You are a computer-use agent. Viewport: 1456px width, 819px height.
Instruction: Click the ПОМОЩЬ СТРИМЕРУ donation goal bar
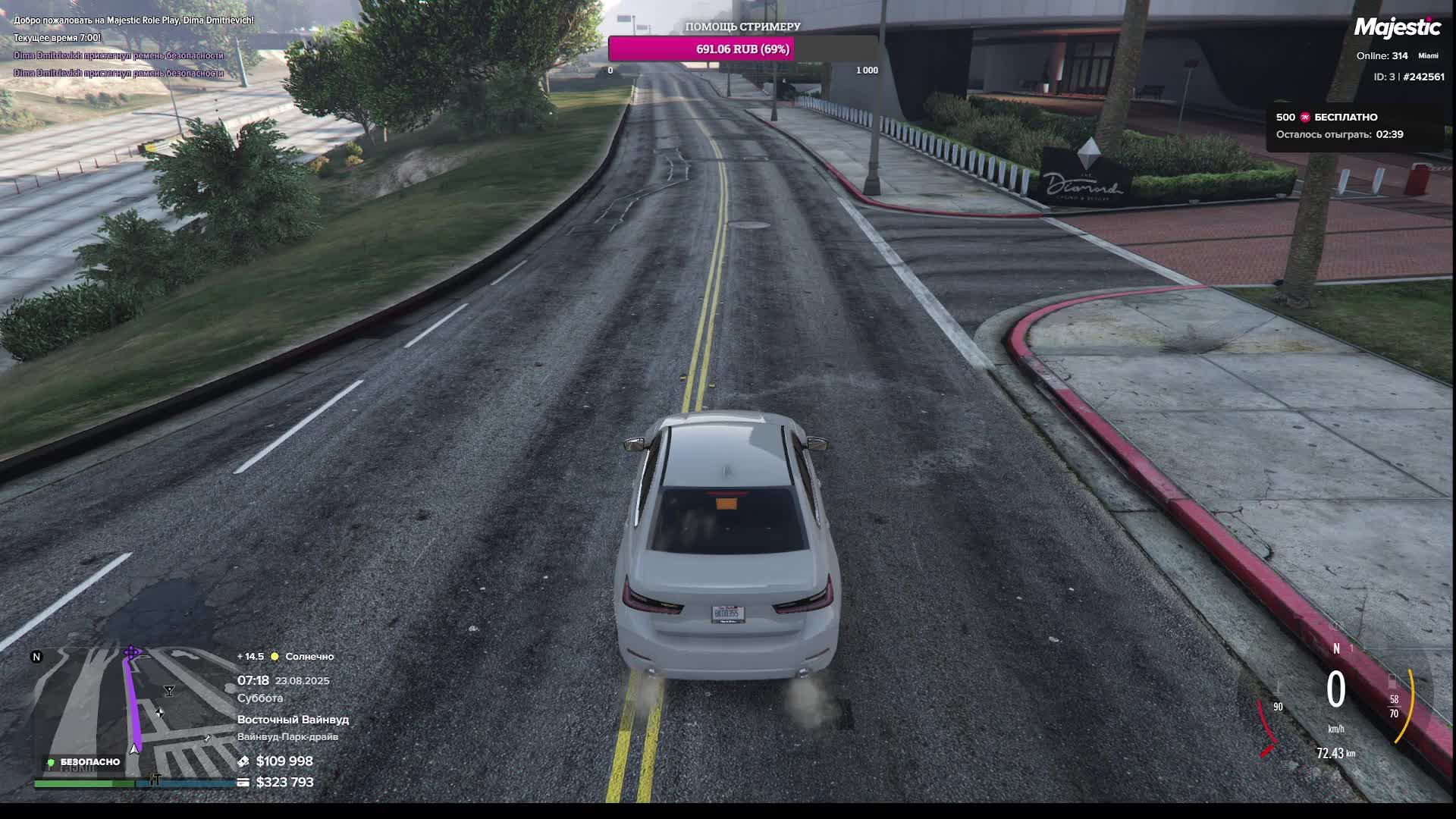coord(742,49)
